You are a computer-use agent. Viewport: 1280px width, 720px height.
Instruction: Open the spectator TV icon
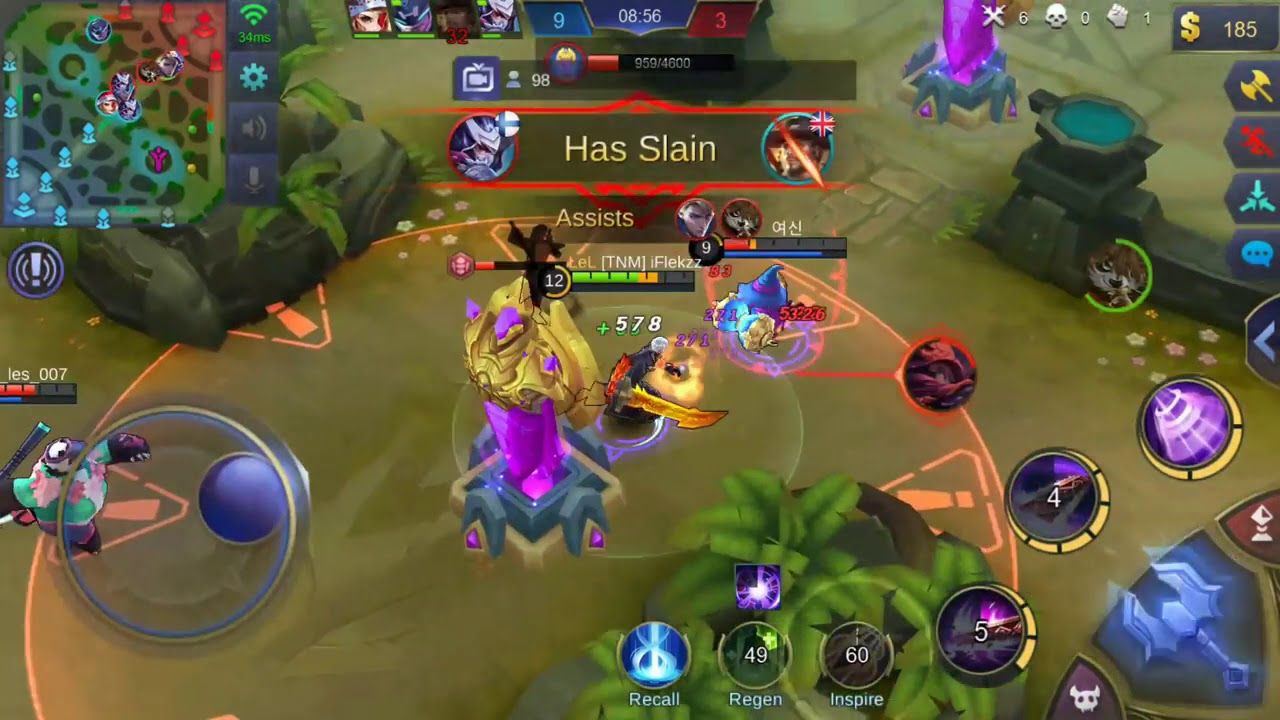[477, 79]
